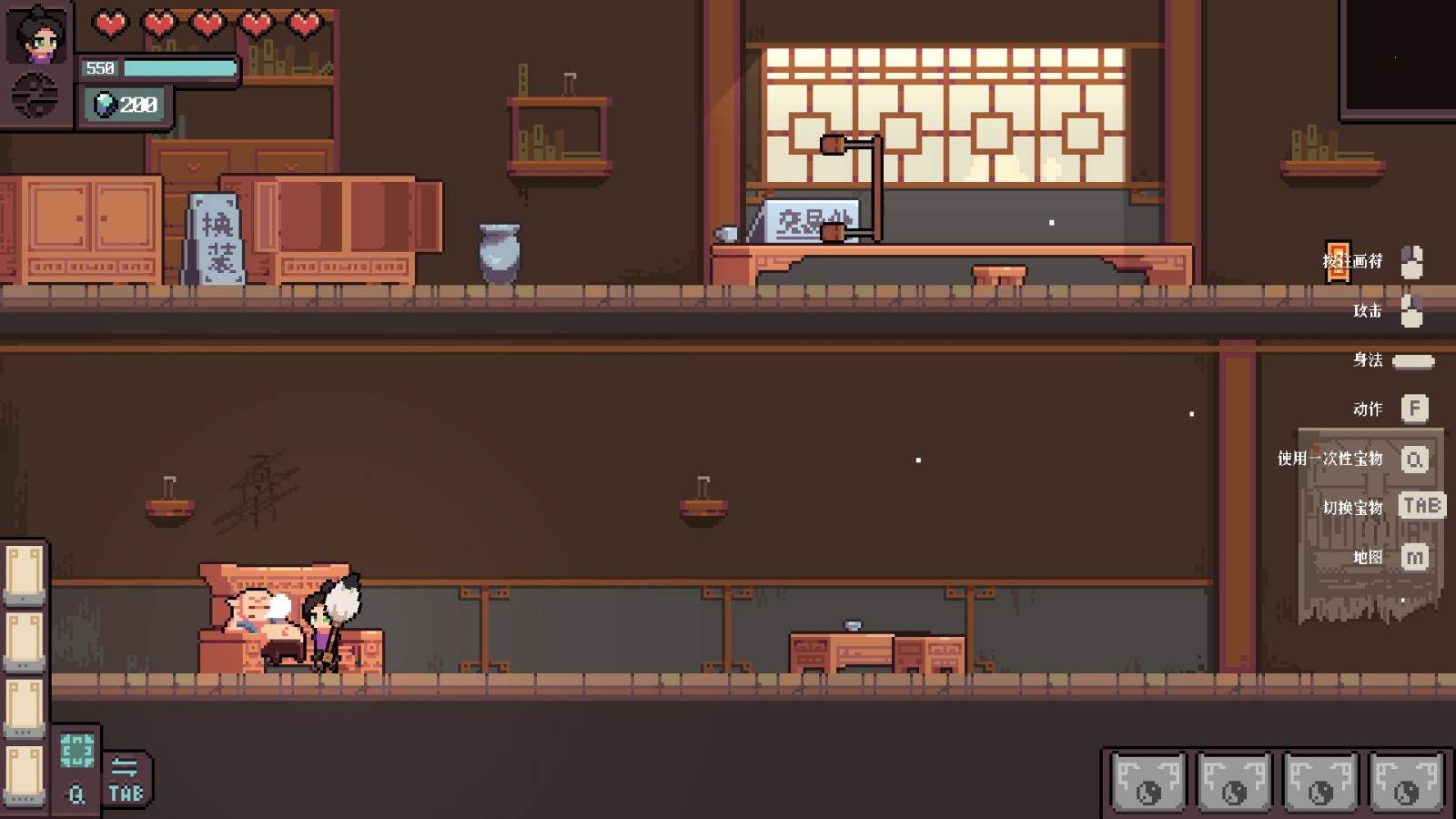The width and height of the screenshot is (1456, 819).
Task: Click the heroine's character portrait
Action: [x=37, y=35]
